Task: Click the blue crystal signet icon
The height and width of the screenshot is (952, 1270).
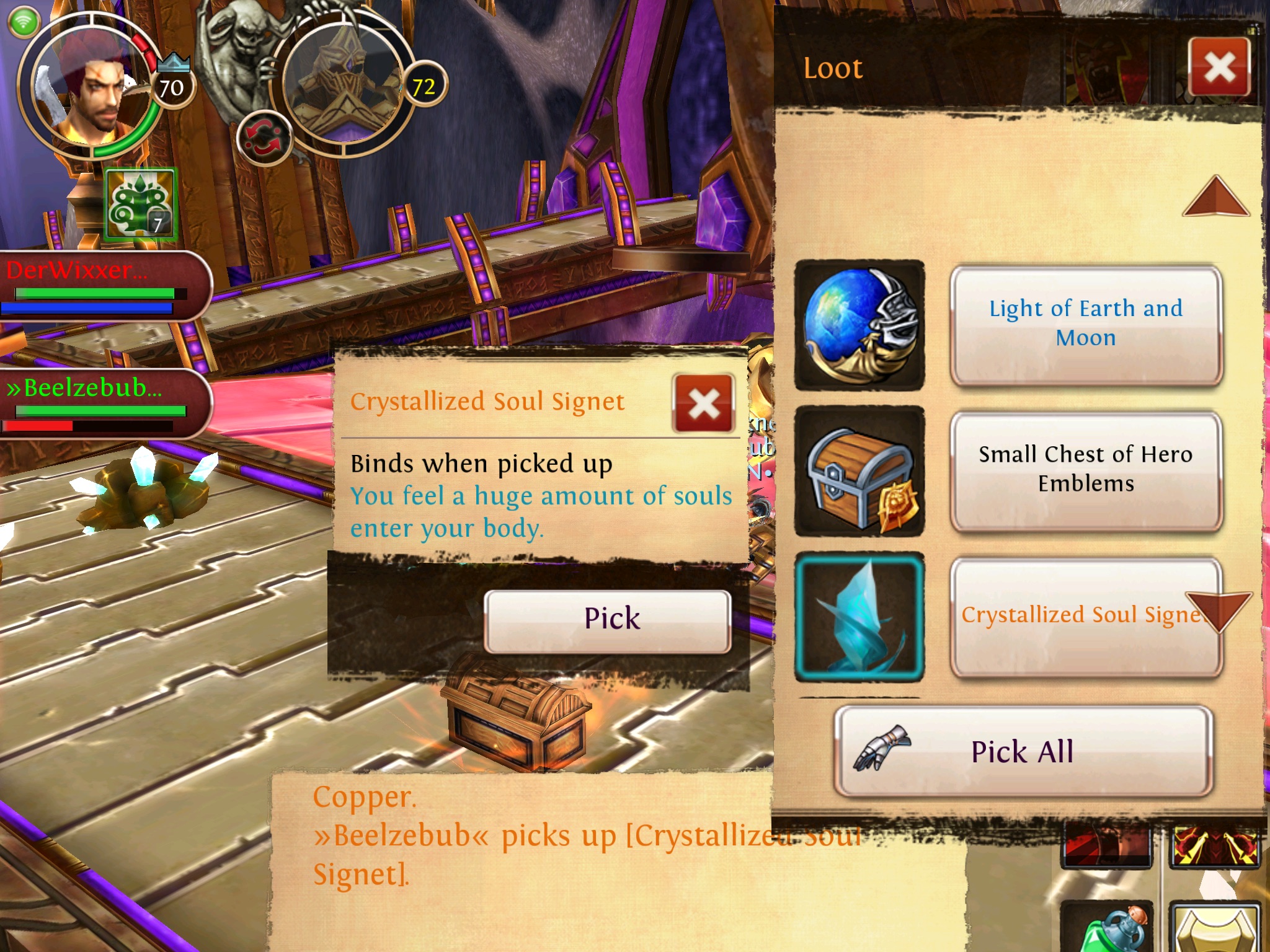Action: tap(859, 617)
